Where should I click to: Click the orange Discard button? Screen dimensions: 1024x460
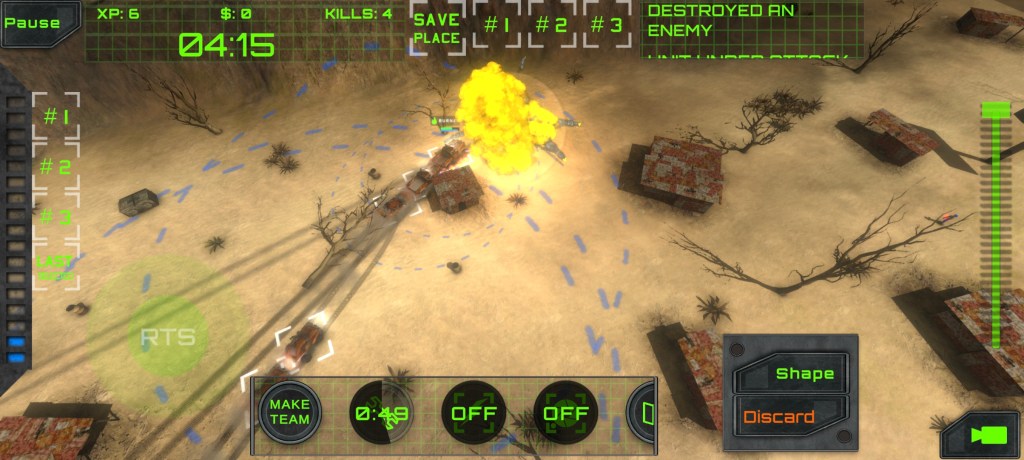784,416
